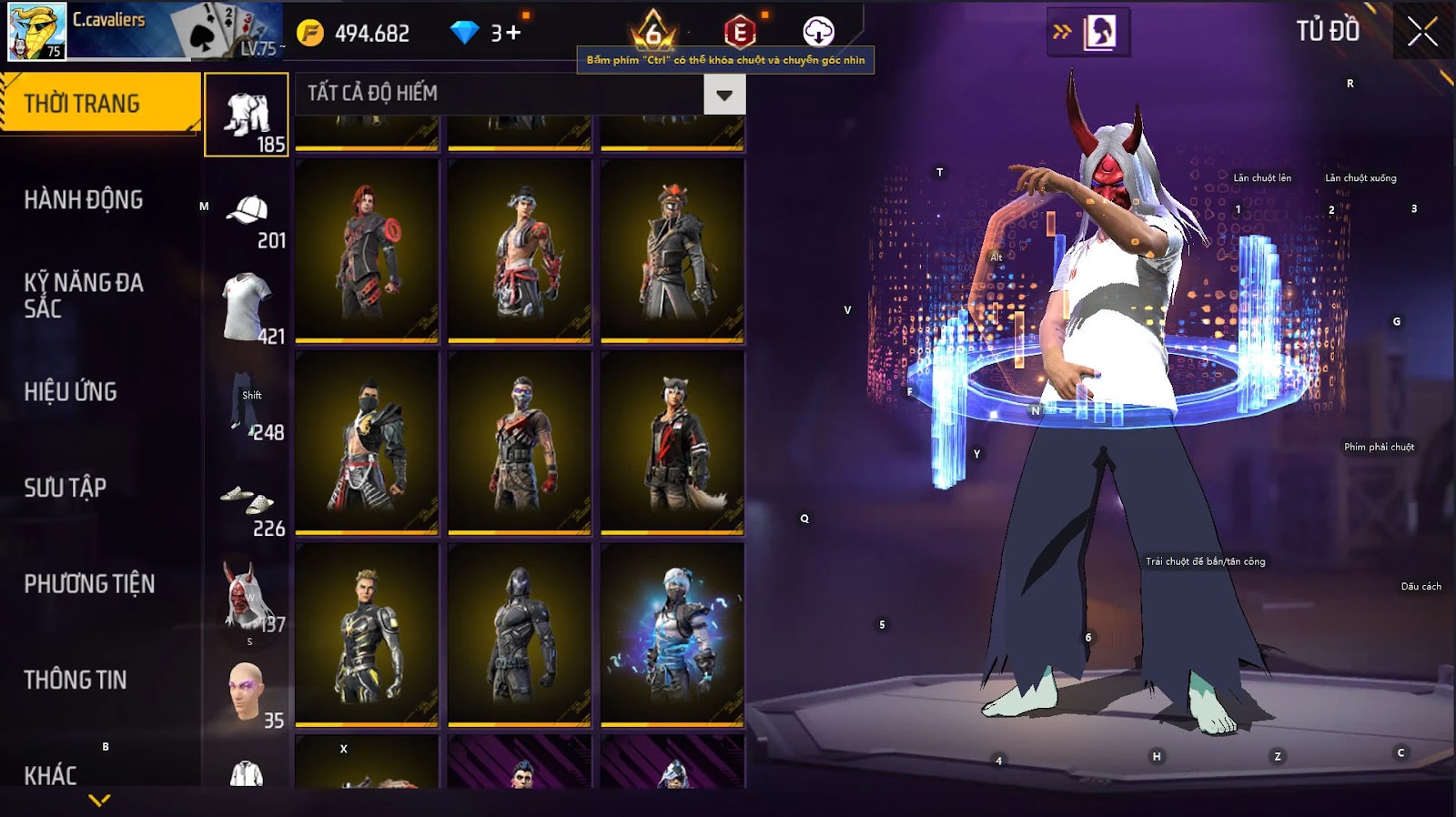Open the HÀNH ĐỘNG category
The width and height of the screenshot is (1456, 817).
(x=84, y=200)
